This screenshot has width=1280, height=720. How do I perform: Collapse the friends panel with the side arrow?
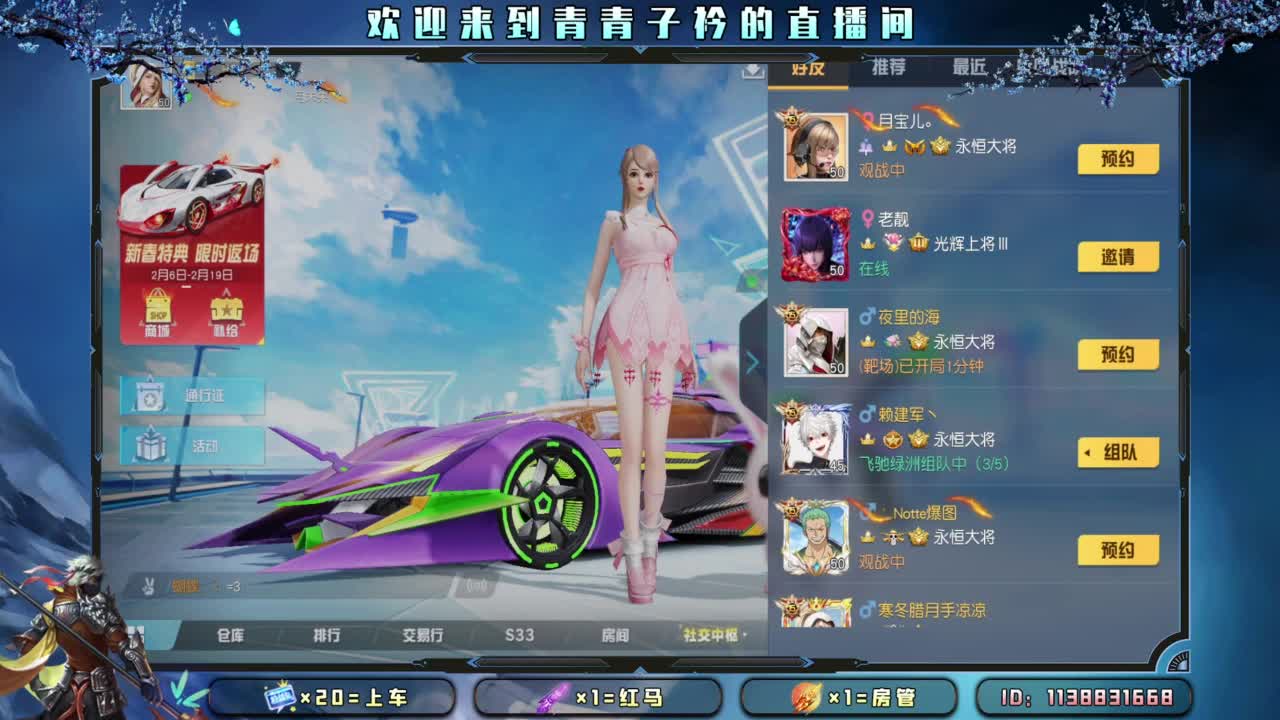[755, 360]
